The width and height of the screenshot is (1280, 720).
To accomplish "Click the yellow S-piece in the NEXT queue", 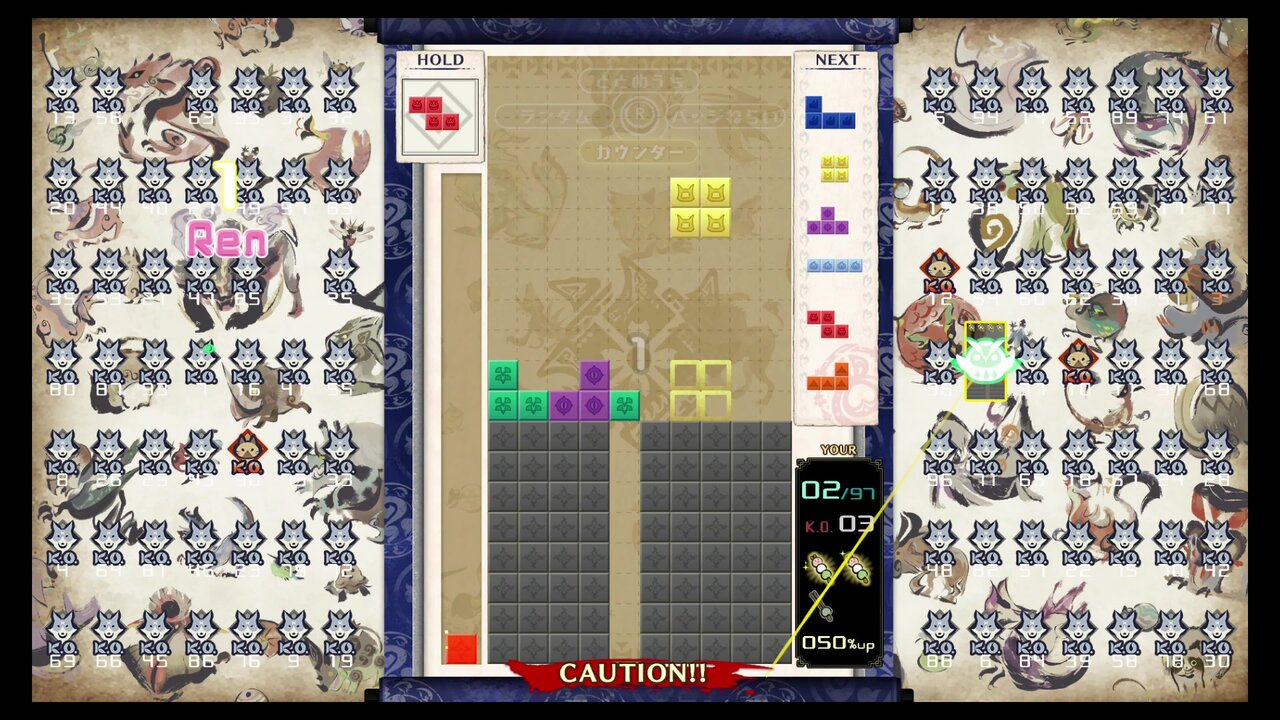I will (833, 170).
